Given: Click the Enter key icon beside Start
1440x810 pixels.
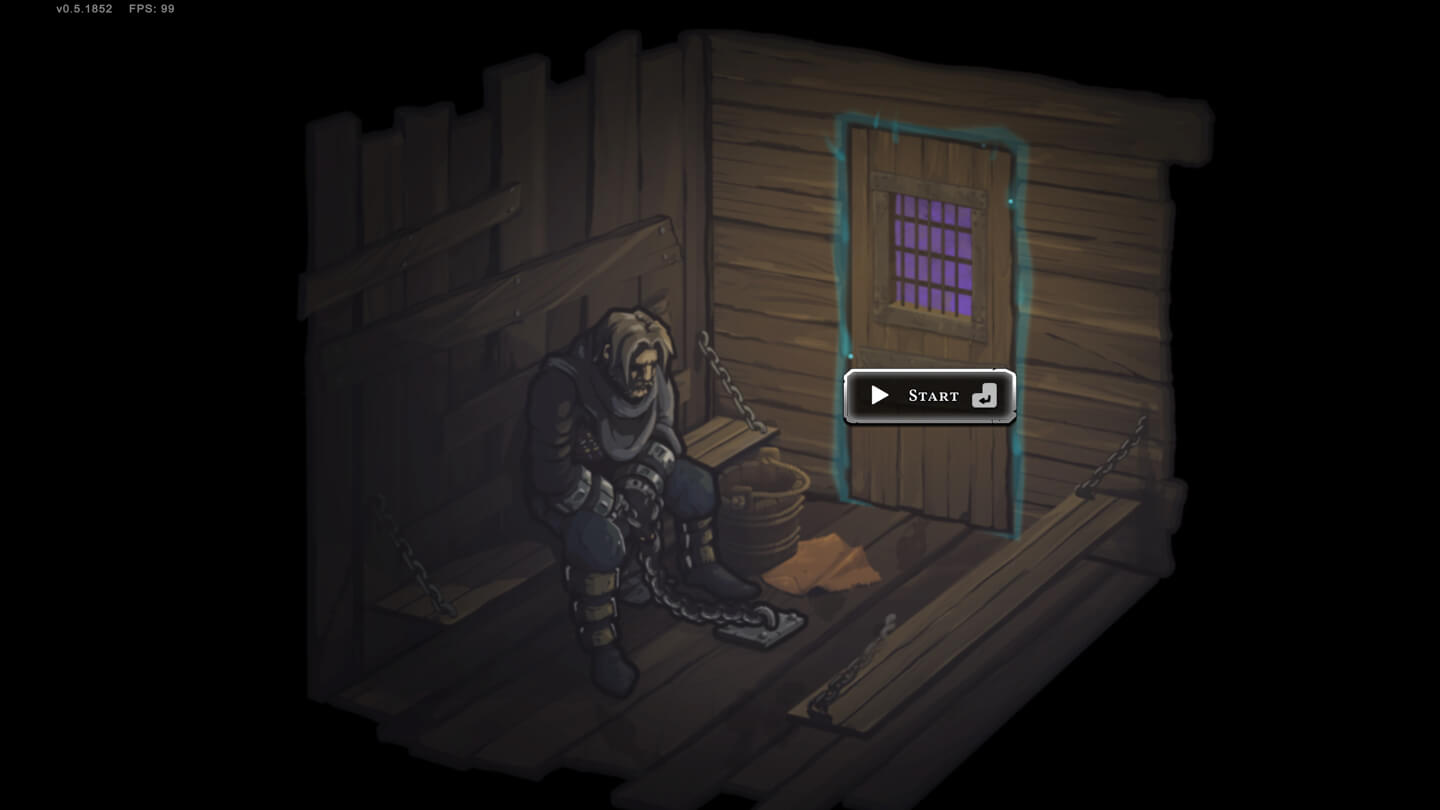Looking at the screenshot, I should coord(983,395).
